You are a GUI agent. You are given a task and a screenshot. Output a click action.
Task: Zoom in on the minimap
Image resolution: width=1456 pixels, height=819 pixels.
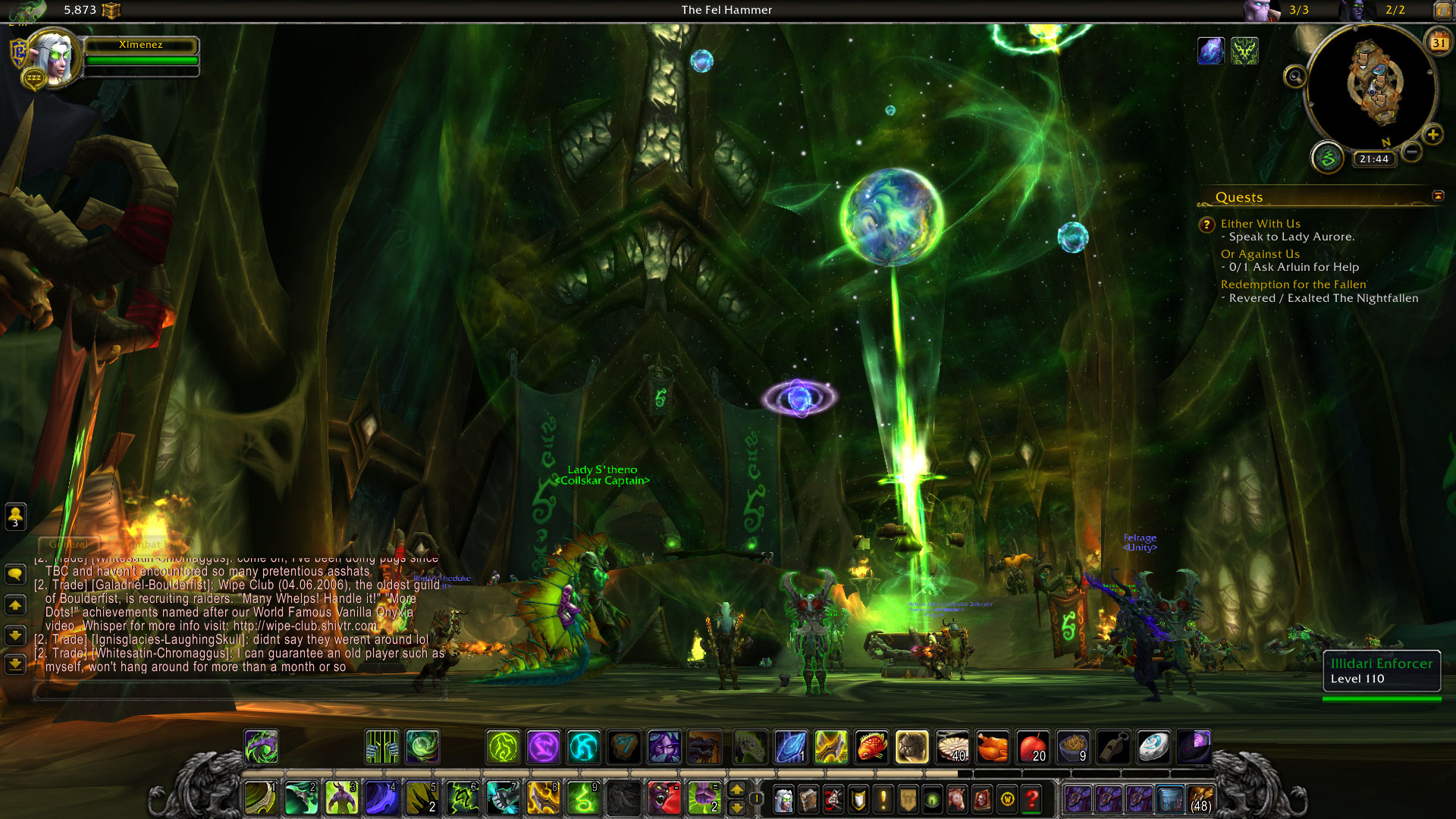1432,136
